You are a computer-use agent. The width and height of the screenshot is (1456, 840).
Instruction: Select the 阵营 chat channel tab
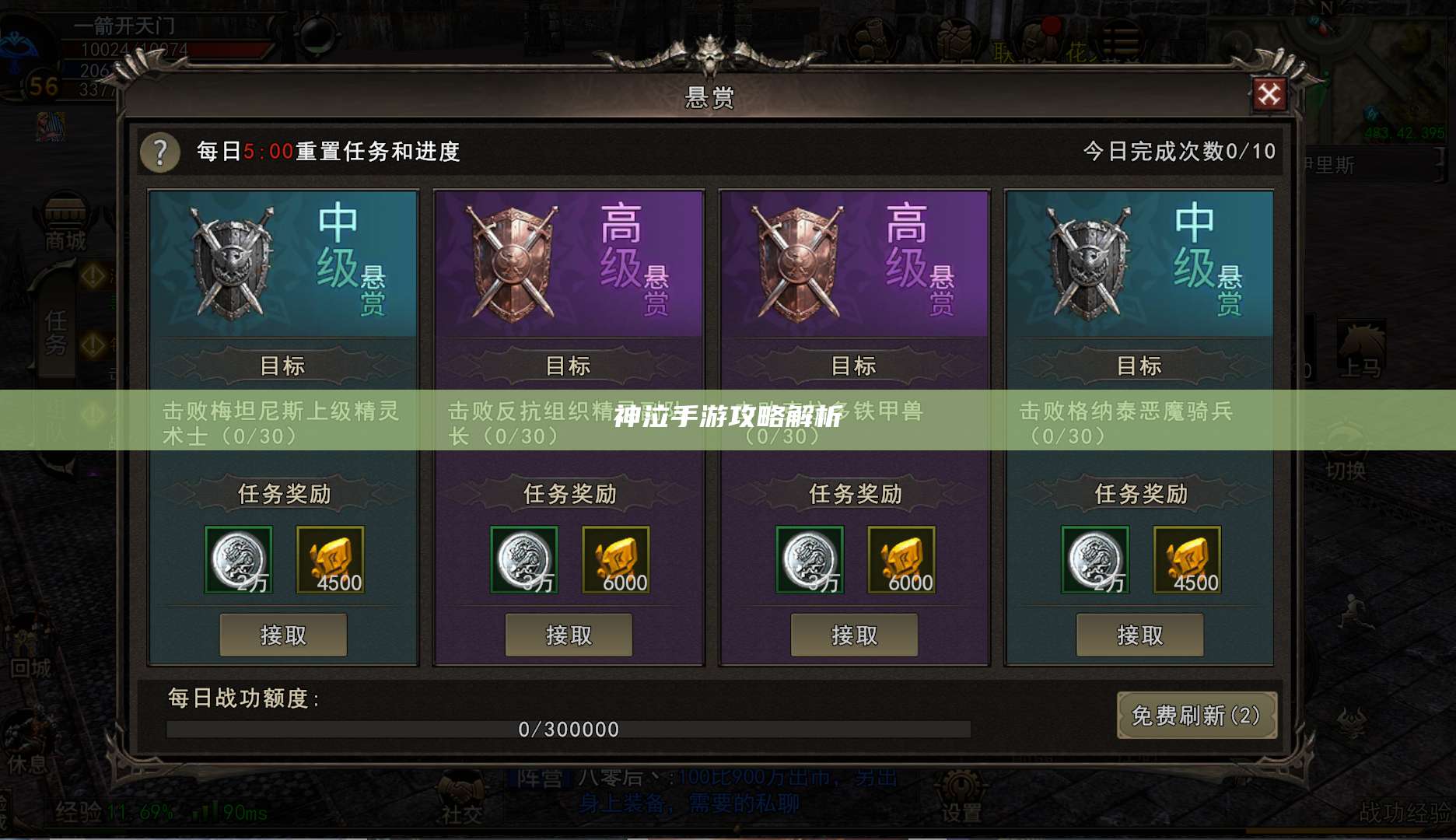tap(542, 776)
